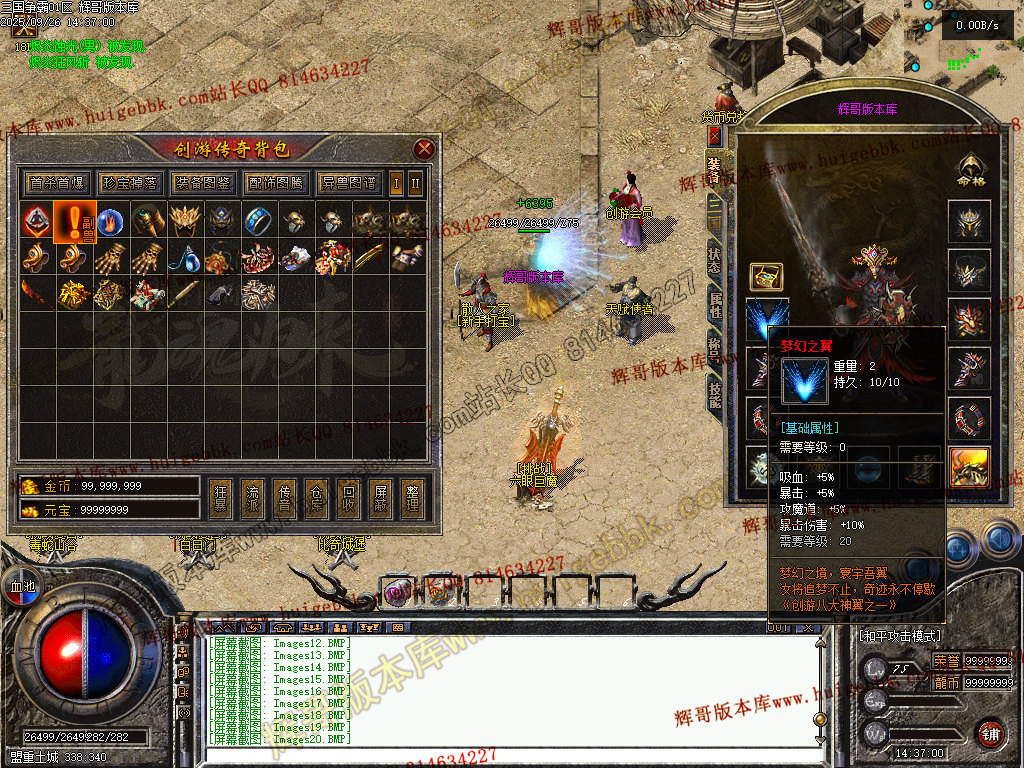Switch to bag page II
The height and width of the screenshot is (768, 1024).
415,183
